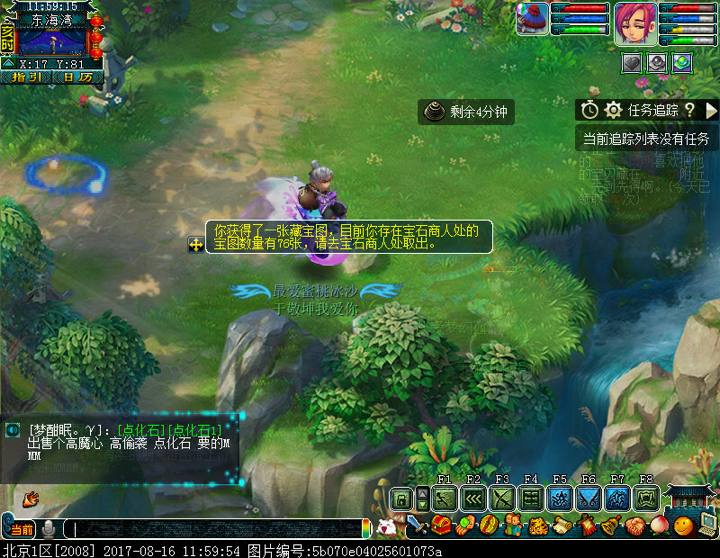Toggle the hotbar padlock lock

401,499
